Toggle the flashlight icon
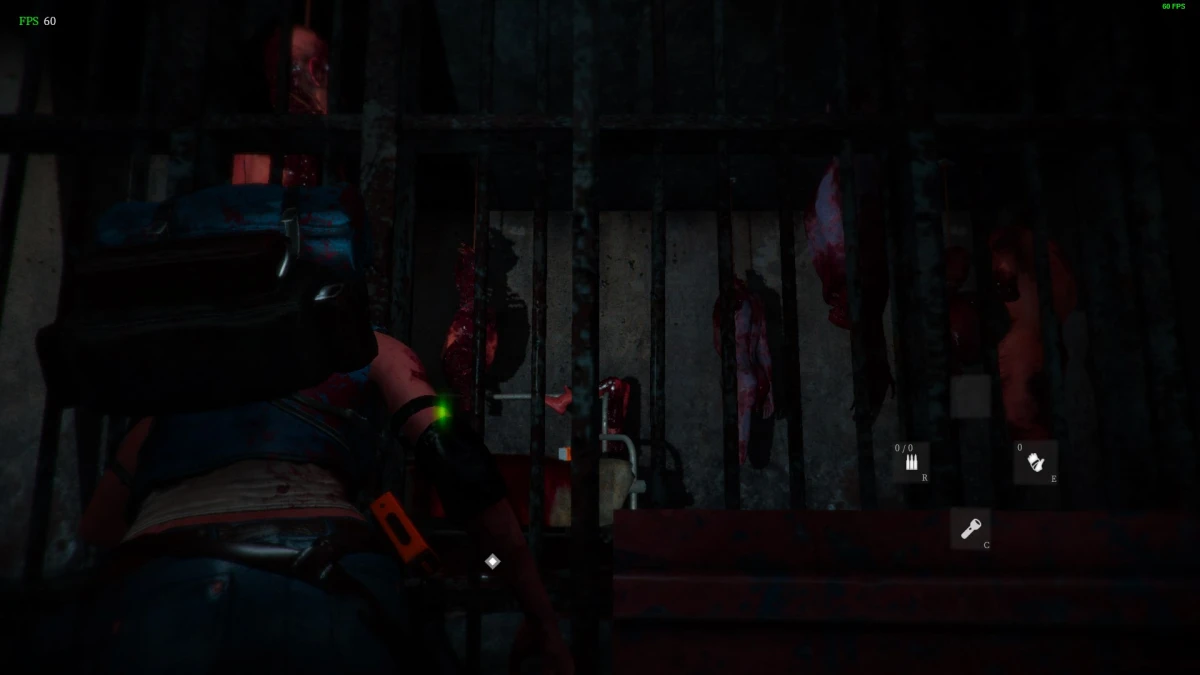The width and height of the screenshot is (1200, 675). pos(970,528)
